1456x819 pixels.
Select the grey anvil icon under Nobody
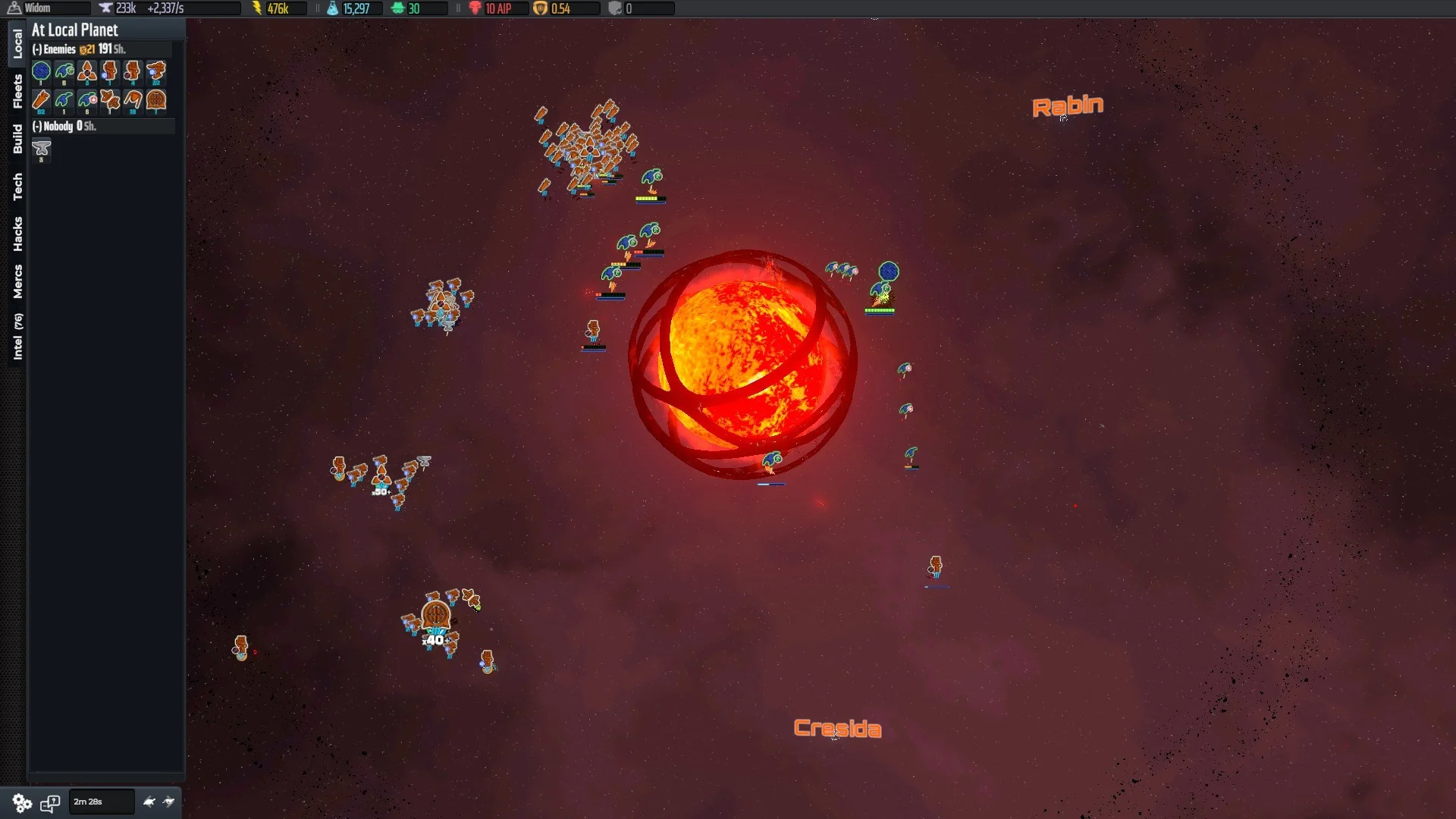coord(42,149)
